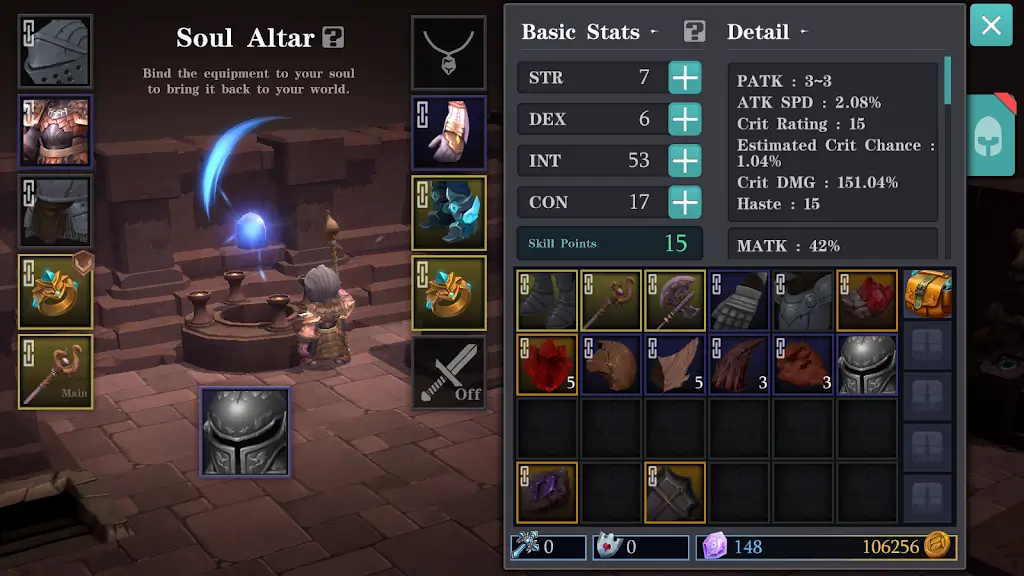Click the Off-hand weapon slot
This screenshot has width=1024, height=576.
449,372
